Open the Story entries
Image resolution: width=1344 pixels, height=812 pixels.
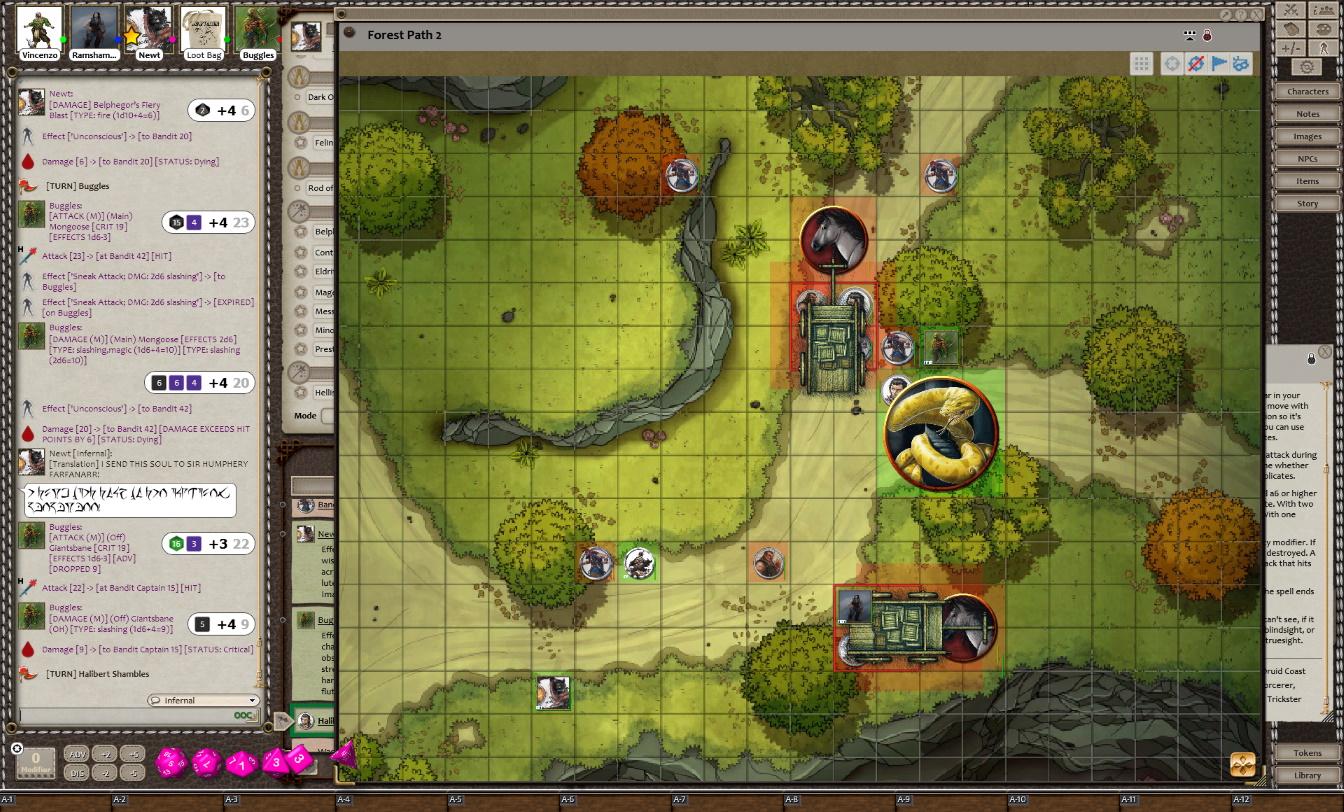(1307, 203)
